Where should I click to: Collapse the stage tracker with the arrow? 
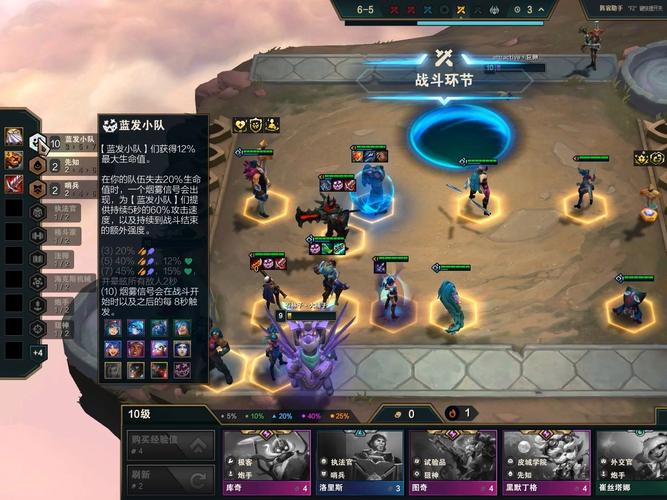[x=538, y=10]
